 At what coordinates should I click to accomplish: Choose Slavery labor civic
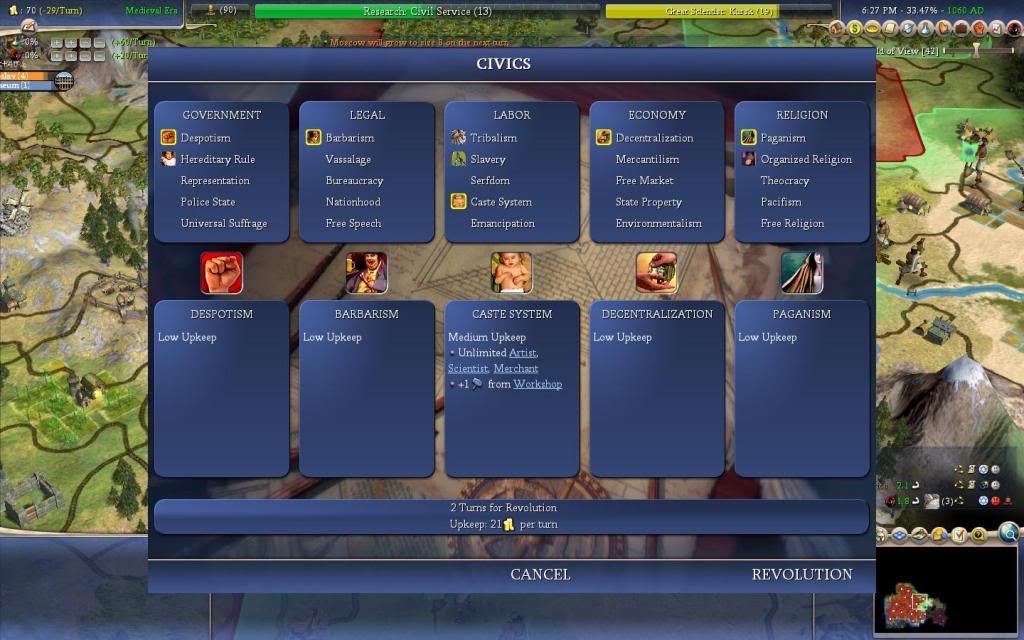(x=488, y=159)
